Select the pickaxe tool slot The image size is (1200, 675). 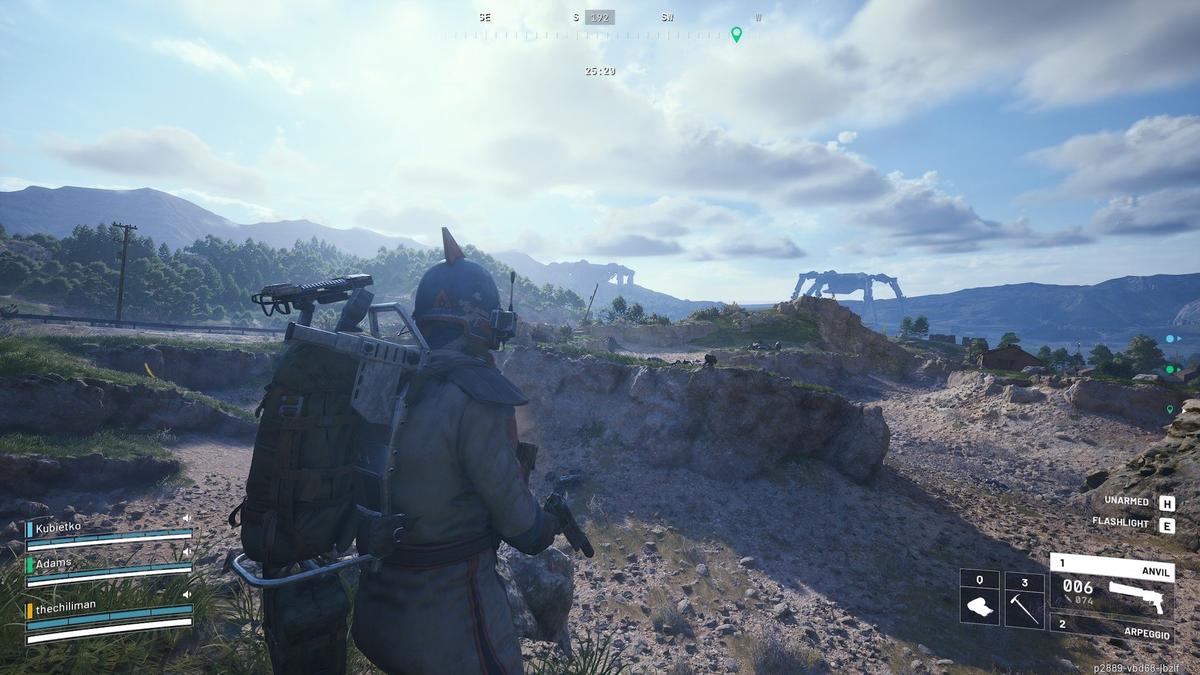(x=1024, y=599)
